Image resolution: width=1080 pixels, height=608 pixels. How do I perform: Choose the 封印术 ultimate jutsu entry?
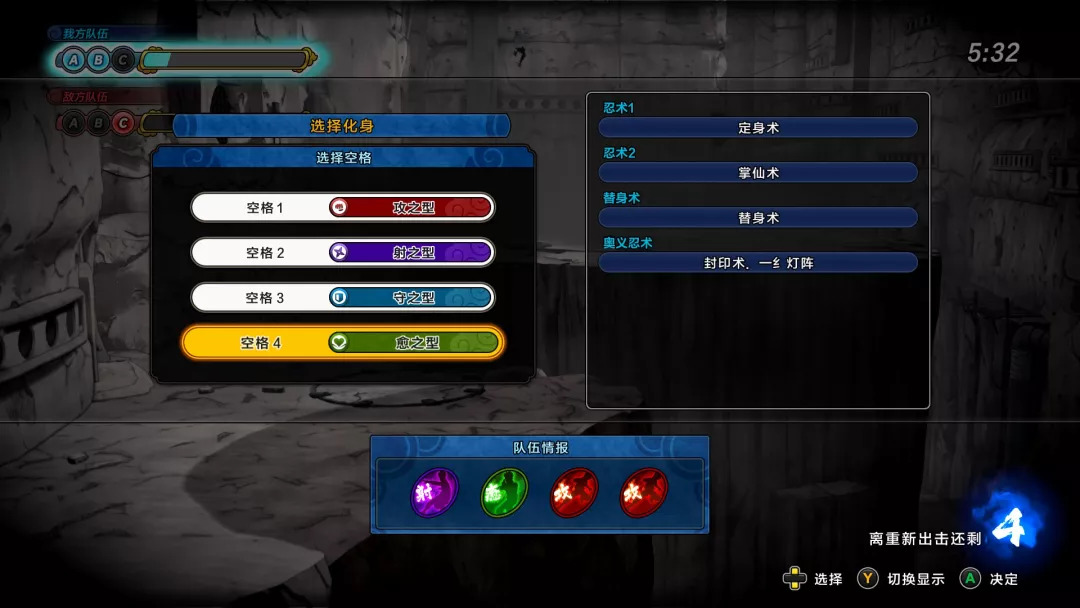pyautogui.click(x=758, y=263)
